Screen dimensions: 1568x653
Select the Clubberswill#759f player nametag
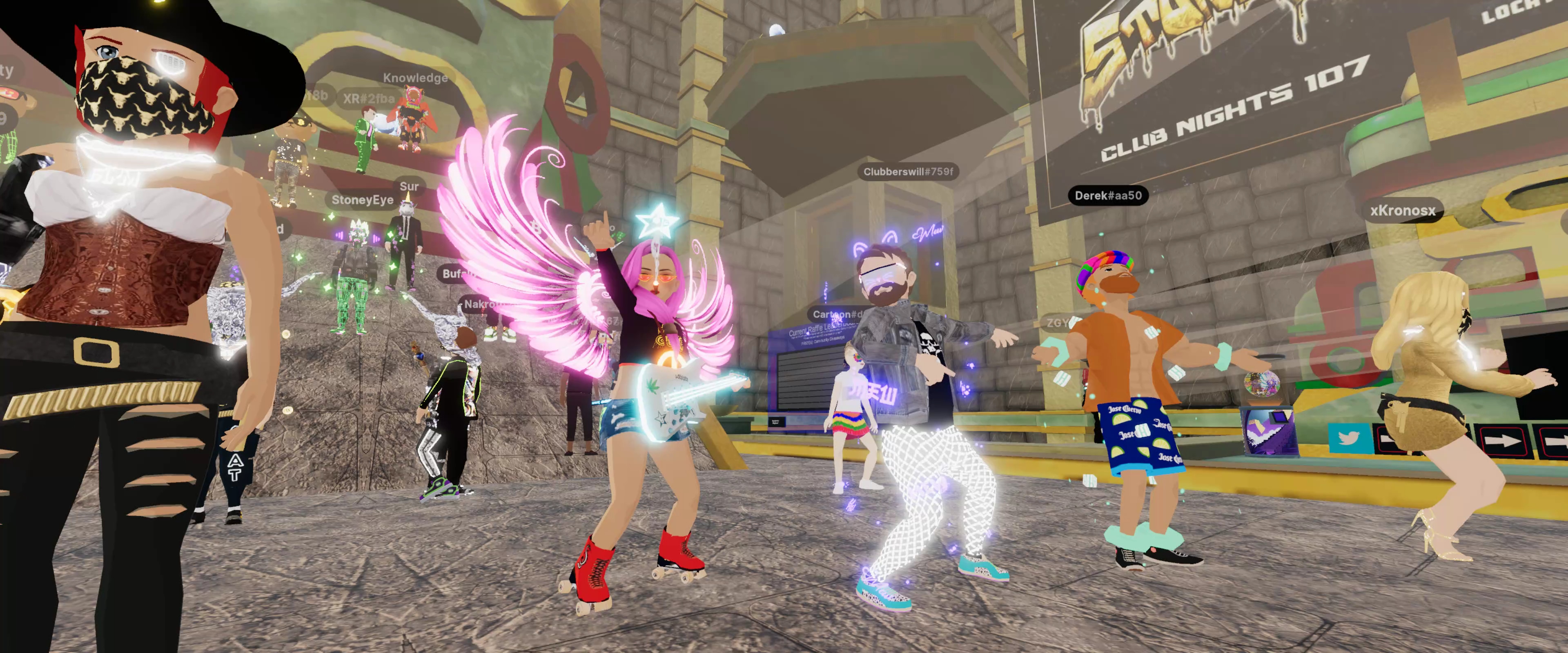[908, 172]
